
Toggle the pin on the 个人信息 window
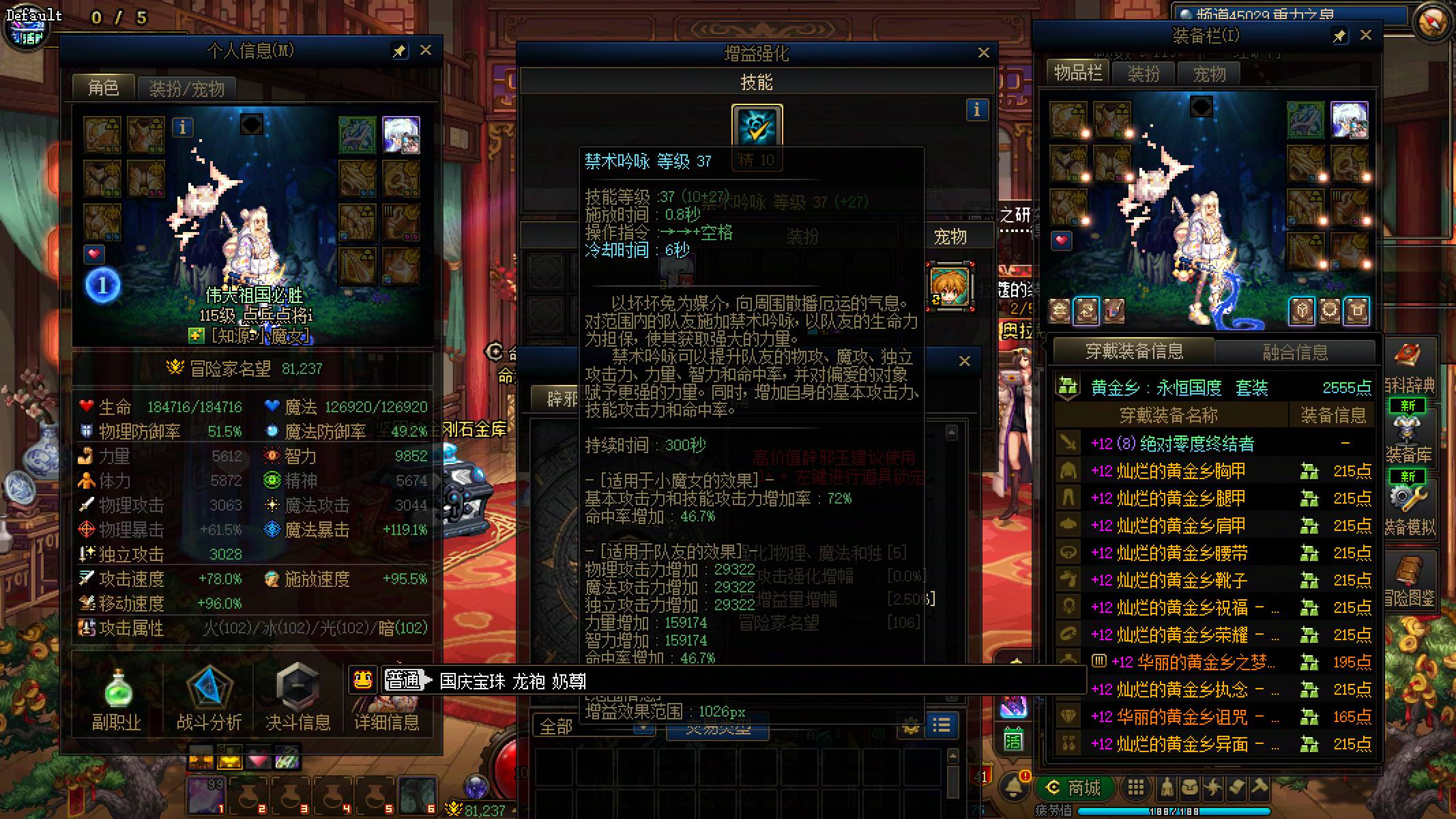(401, 51)
